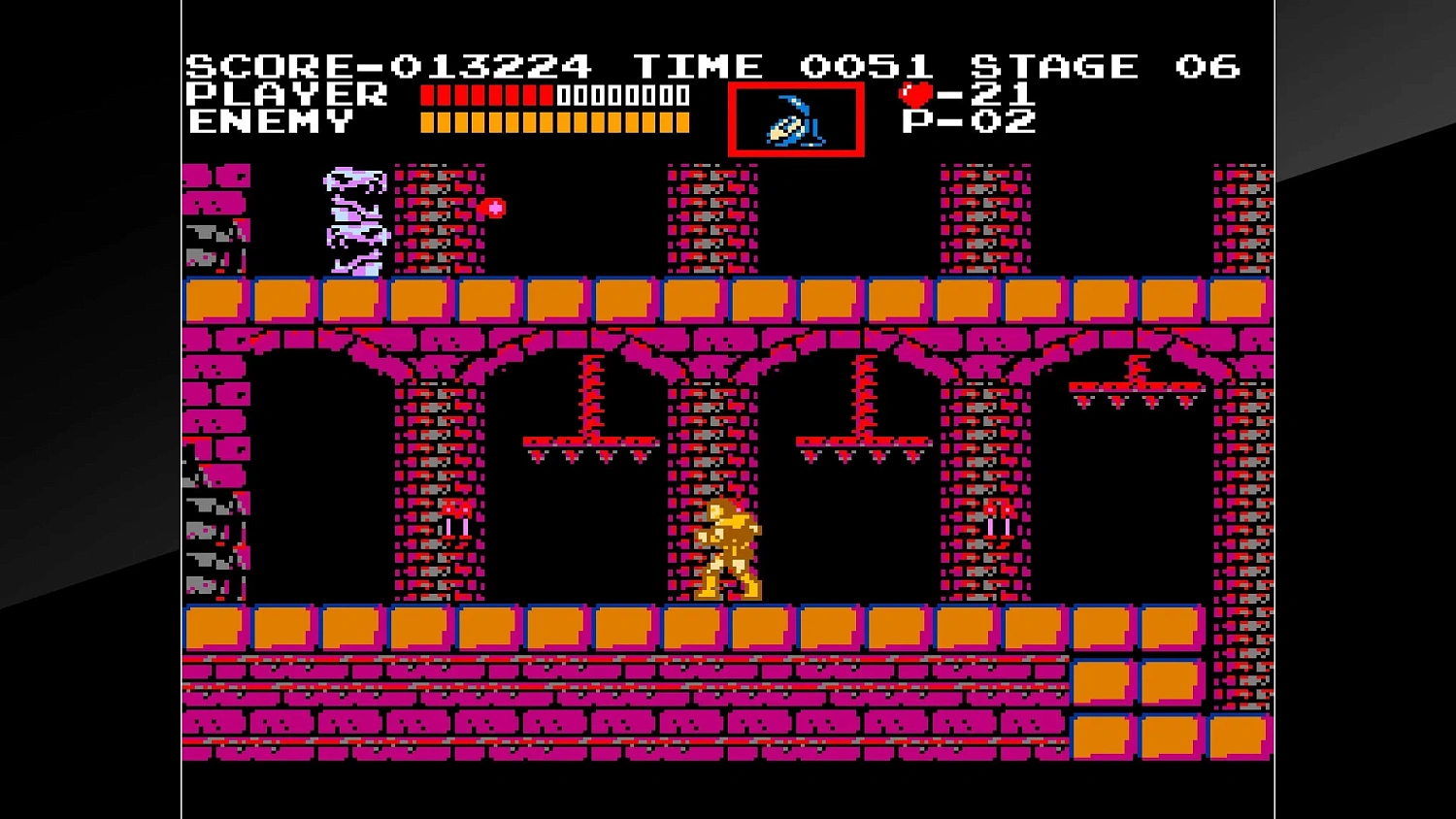
Task: Select the PLAYER label in the HUD
Action: click(286, 95)
